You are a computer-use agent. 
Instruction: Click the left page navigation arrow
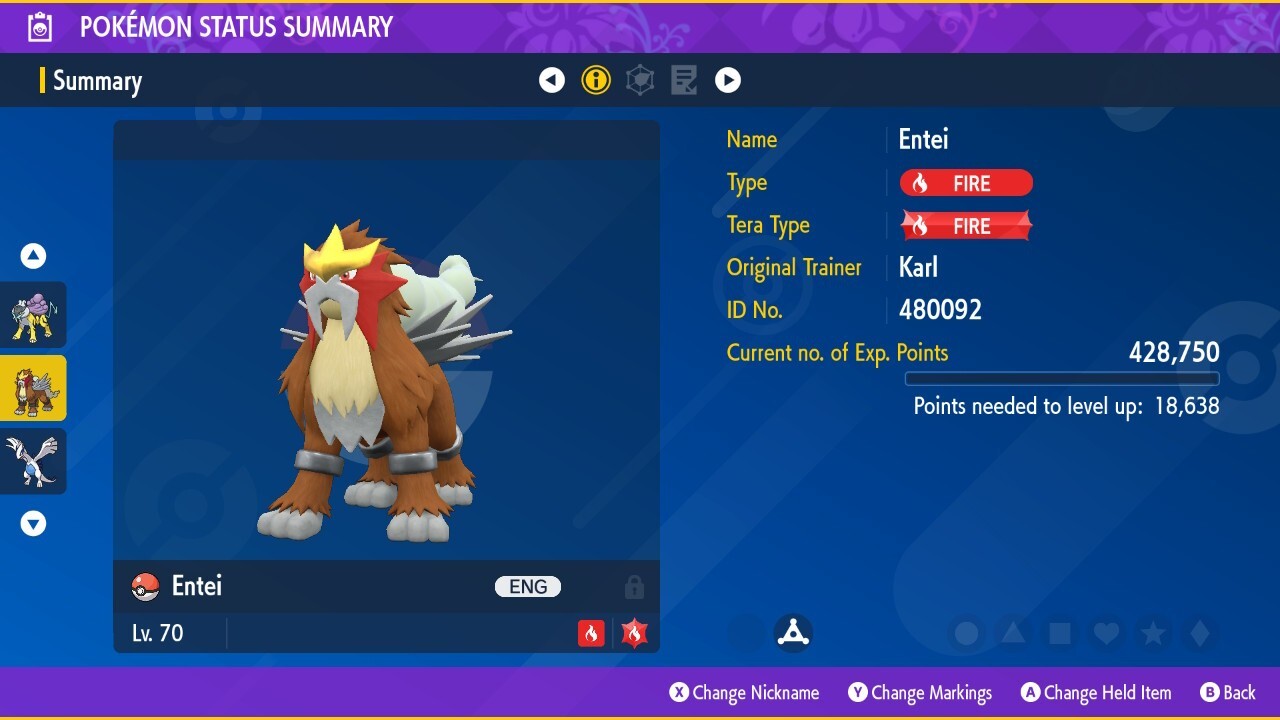point(552,80)
